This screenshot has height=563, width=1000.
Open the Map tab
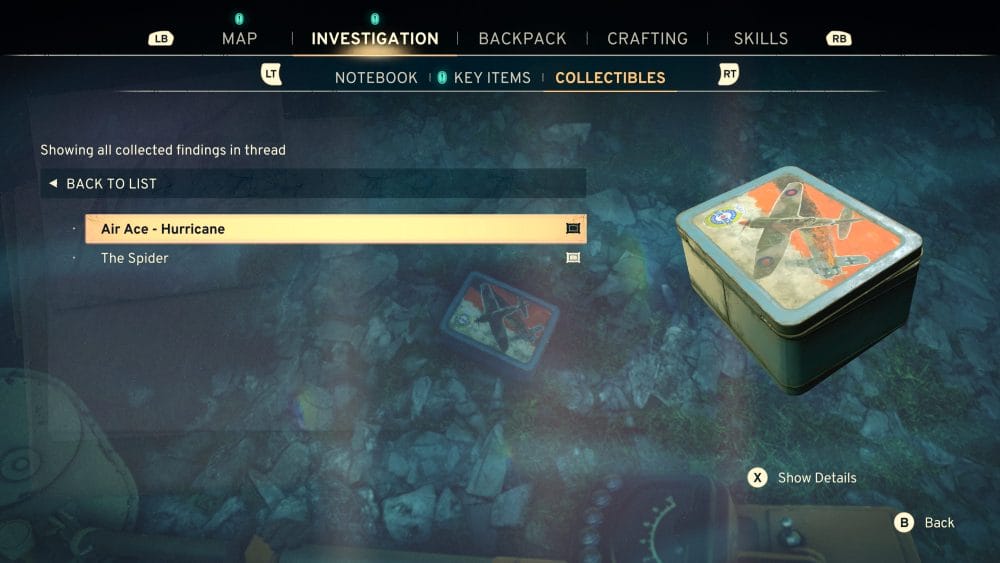click(239, 39)
